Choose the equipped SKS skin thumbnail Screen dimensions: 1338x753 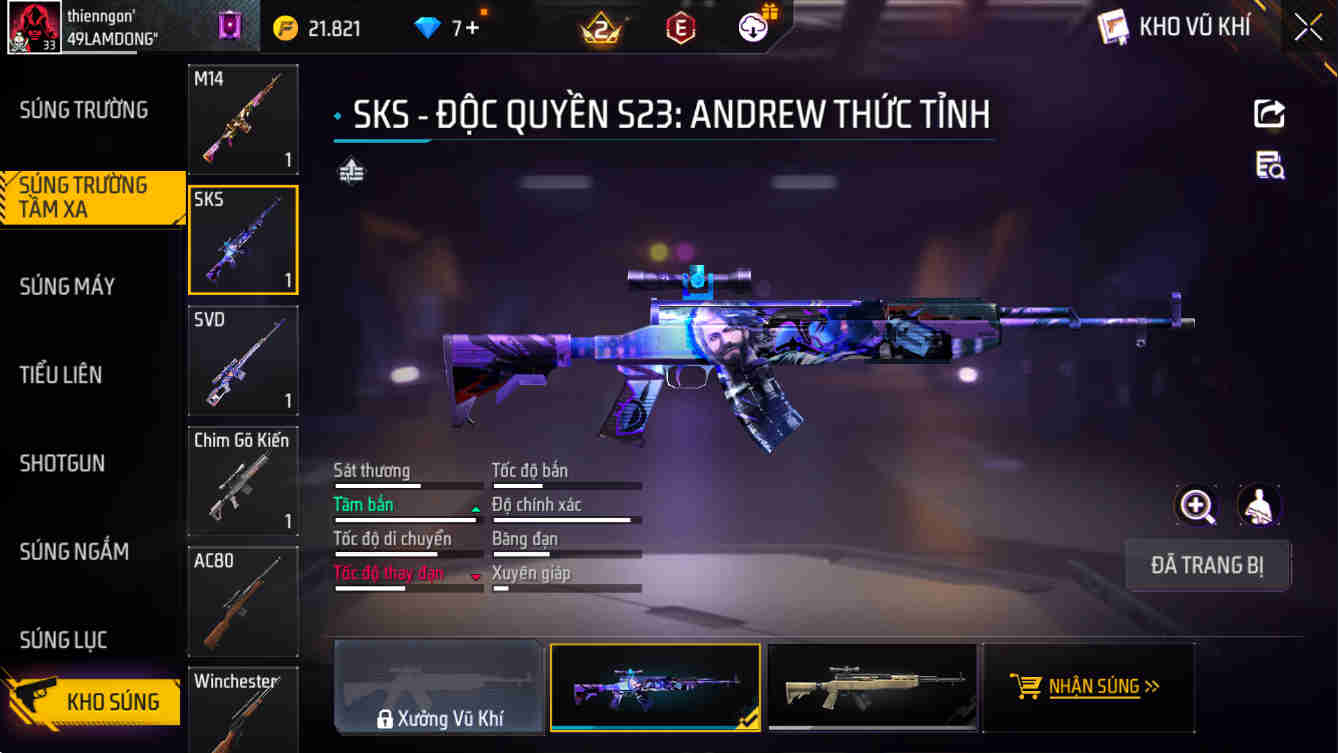point(655,687)
